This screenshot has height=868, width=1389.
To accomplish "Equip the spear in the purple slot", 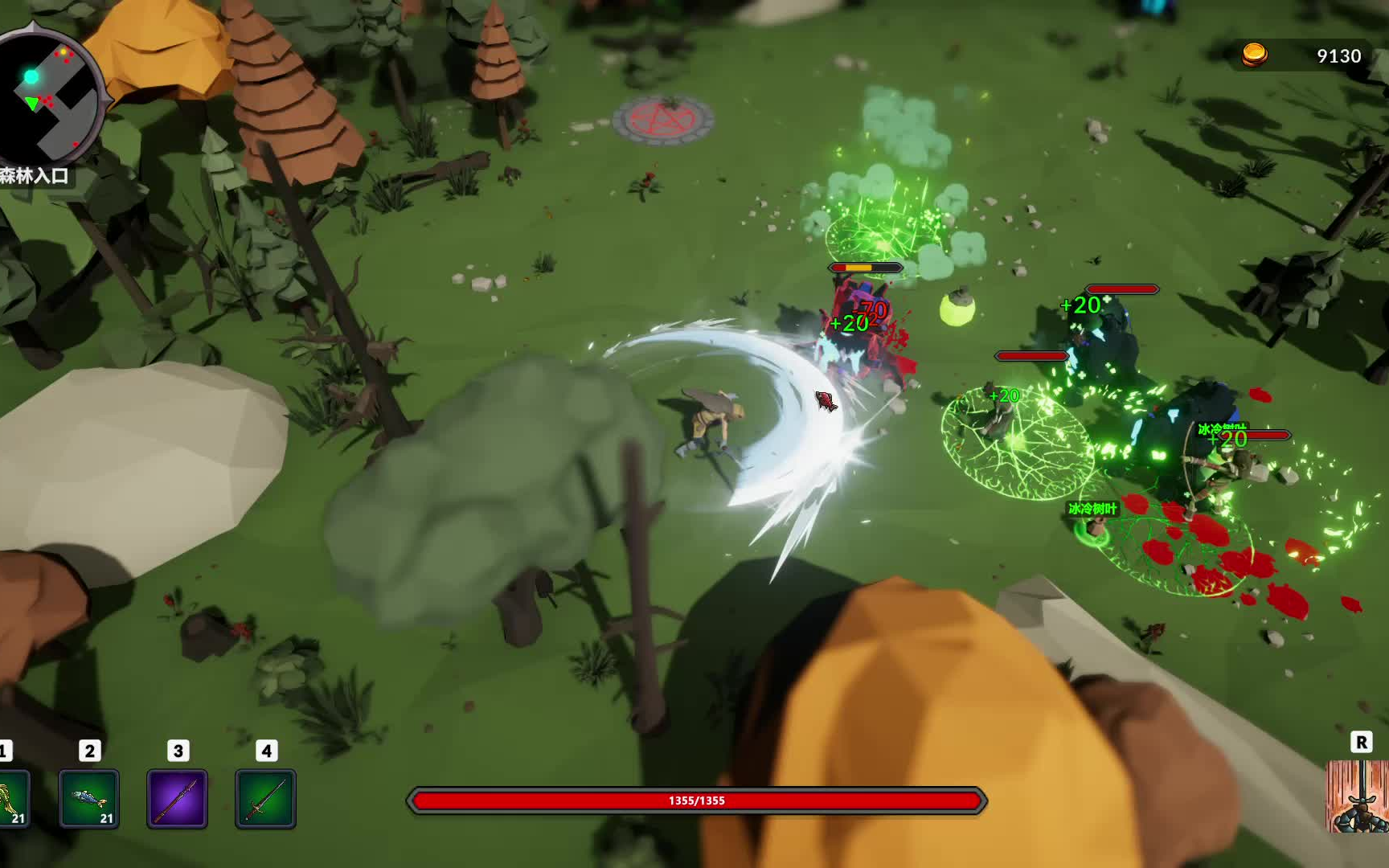I will (x=177, y=798).
